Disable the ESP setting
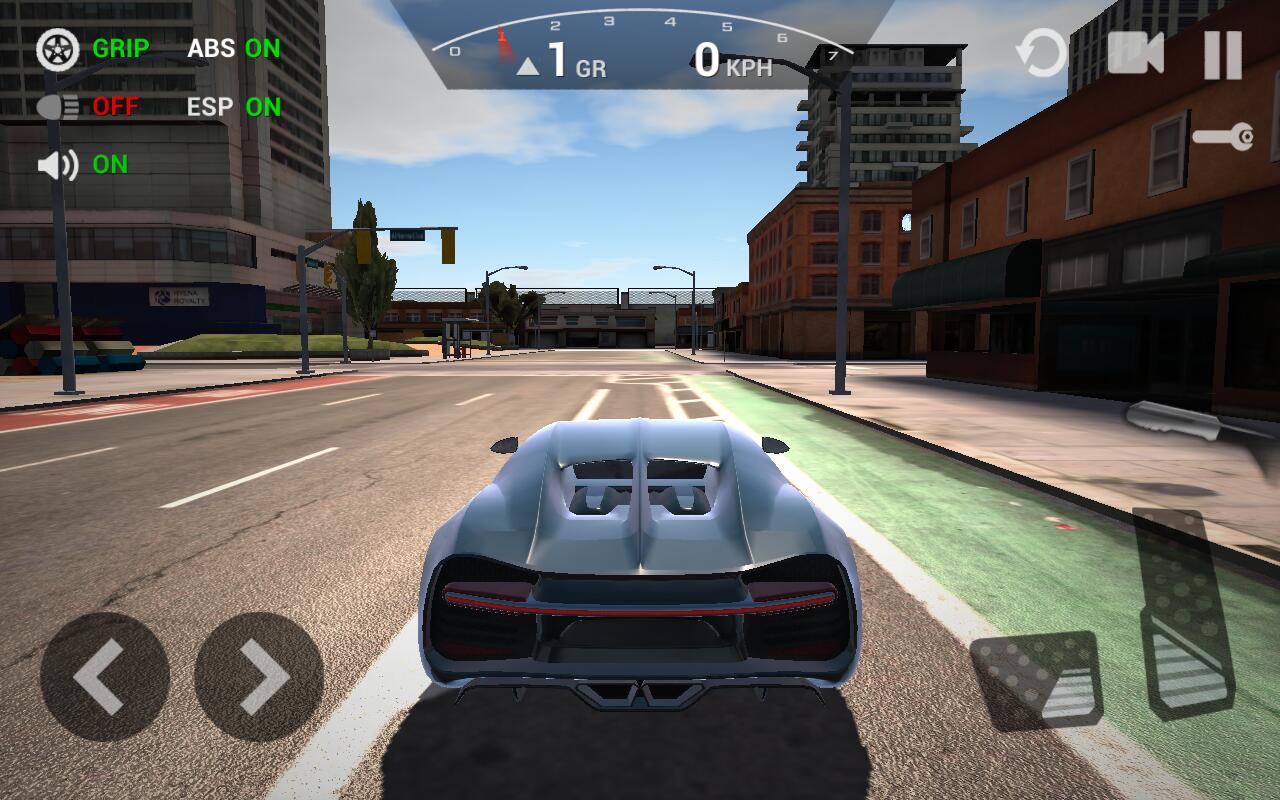Screen dimensions: 1280x800 click(x=232, y=106)
